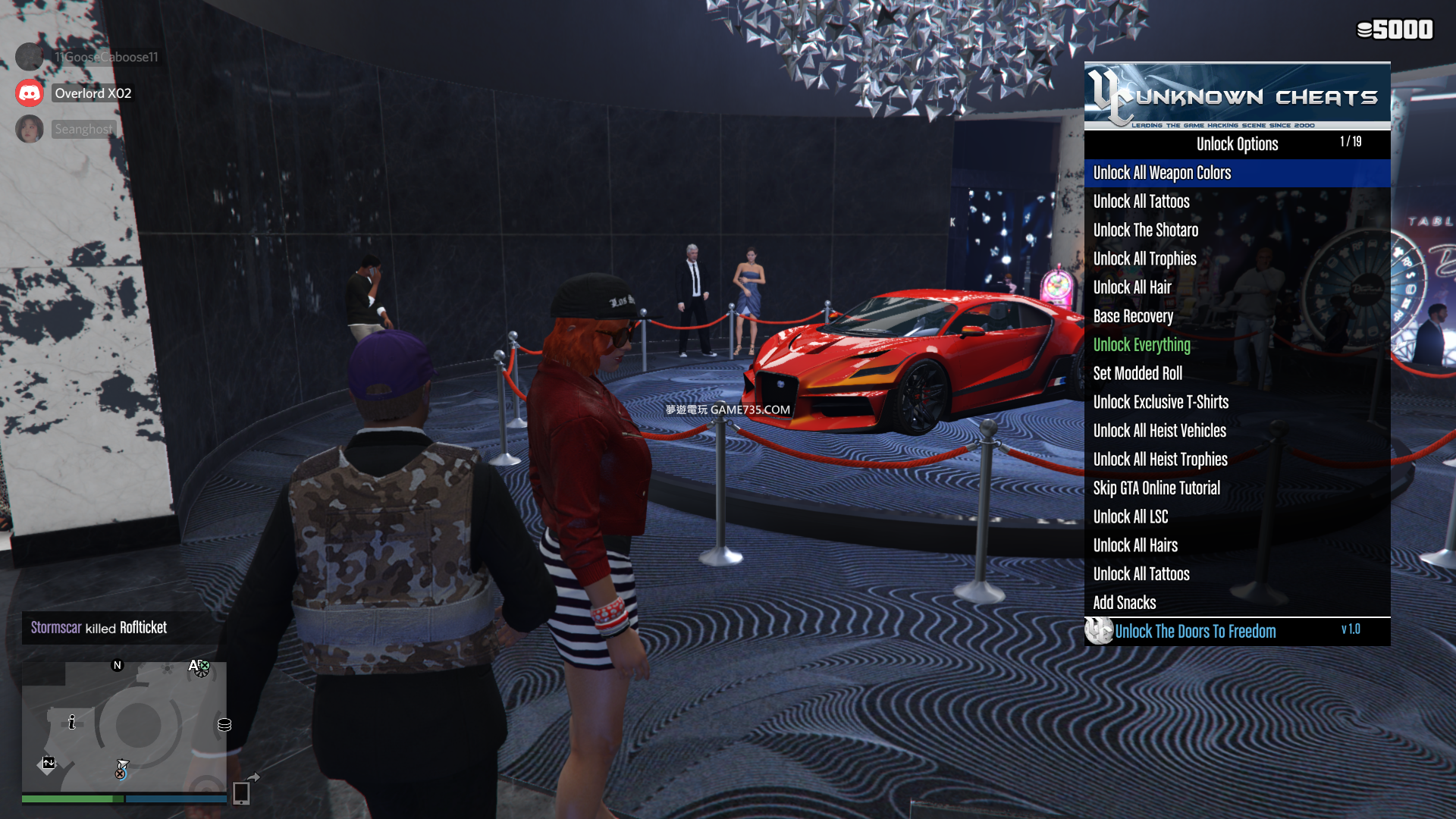
Task: Choose Unlock All LSC
Action: pyautogui.click(x=1130, y=517)
